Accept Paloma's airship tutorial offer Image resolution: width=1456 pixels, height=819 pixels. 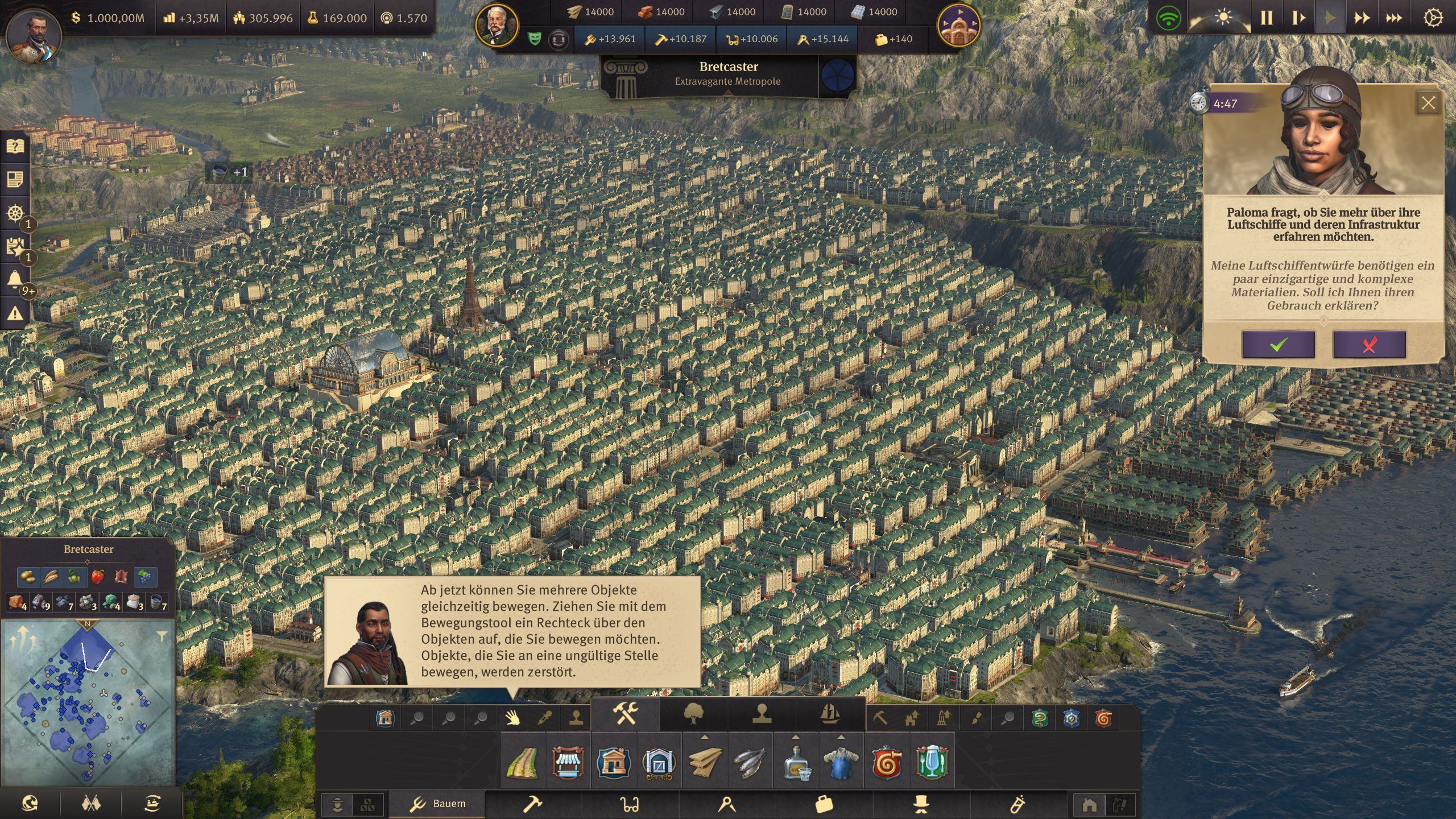coord(1278,344)
